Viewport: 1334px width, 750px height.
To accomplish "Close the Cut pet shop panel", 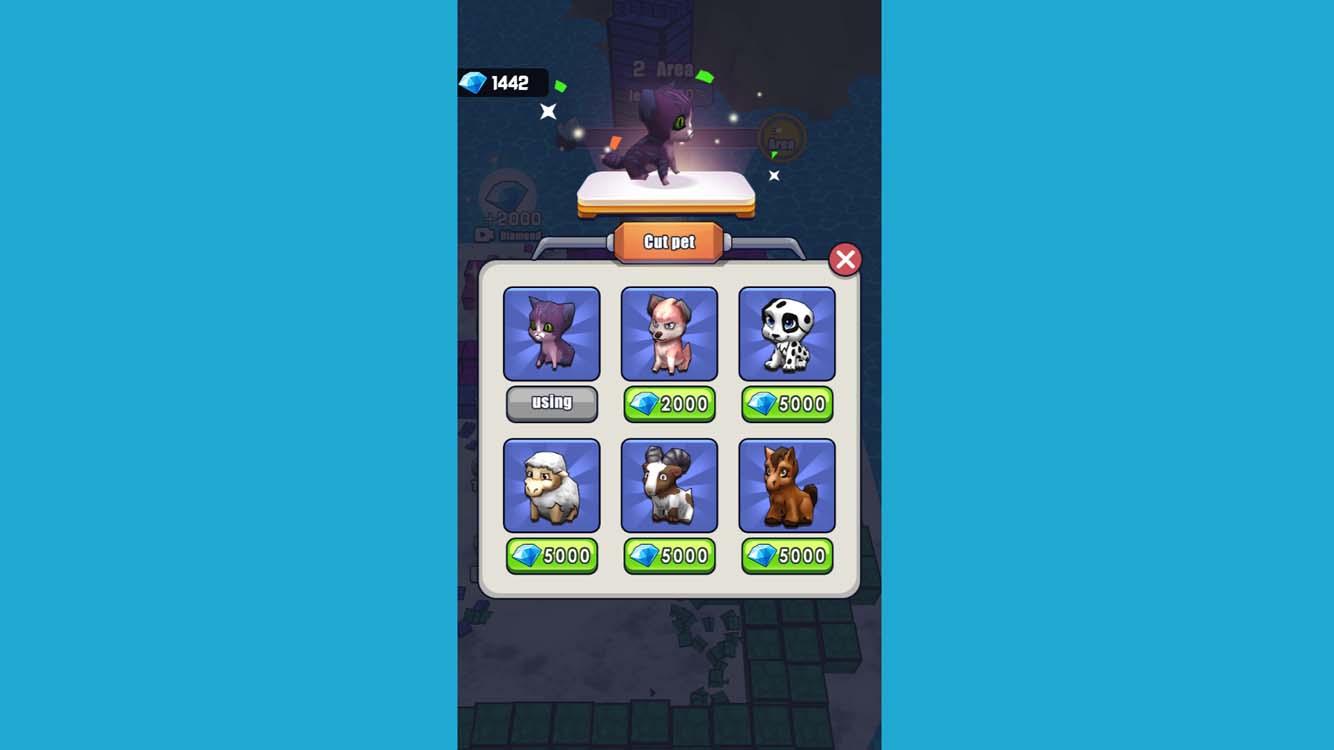I will tap(845, 259).
